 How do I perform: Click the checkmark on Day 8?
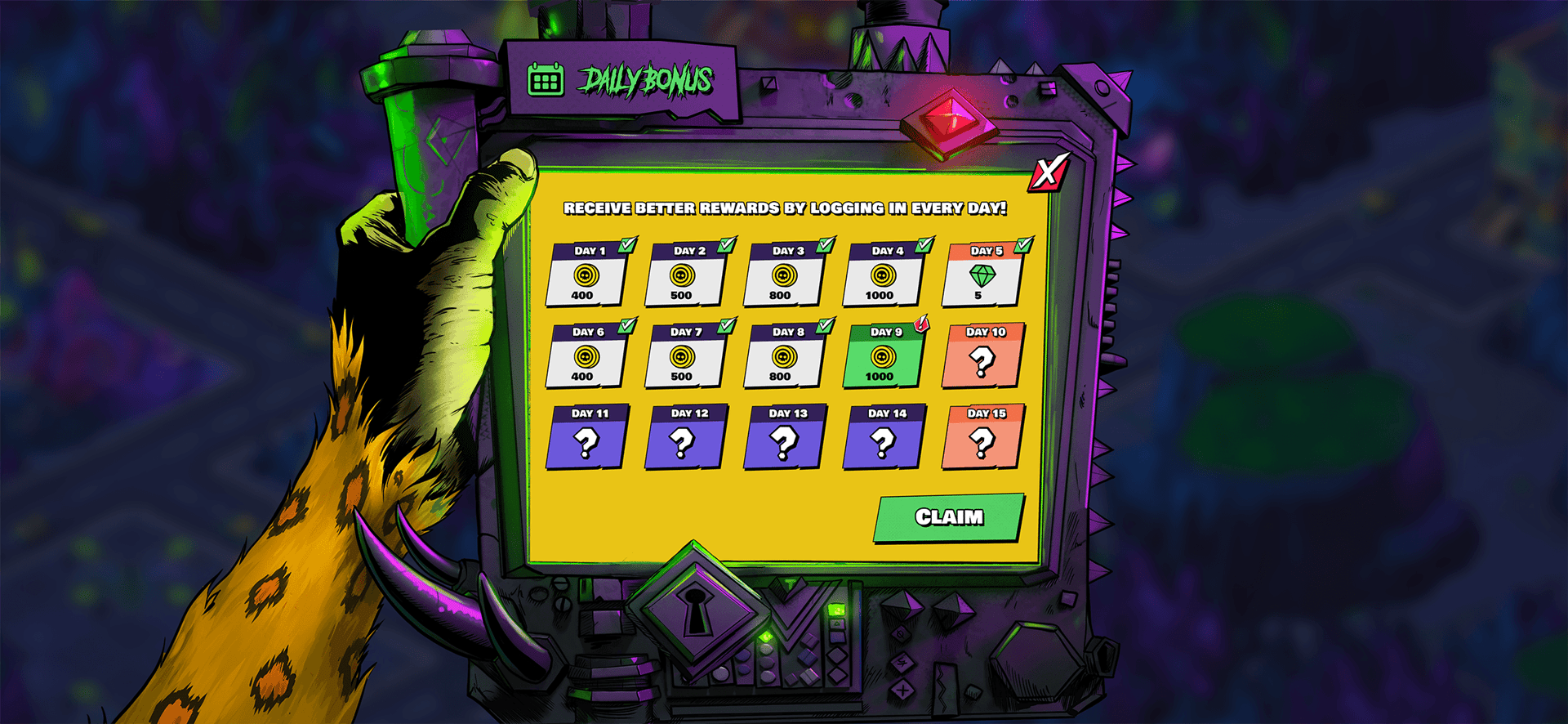pos(825,325)
